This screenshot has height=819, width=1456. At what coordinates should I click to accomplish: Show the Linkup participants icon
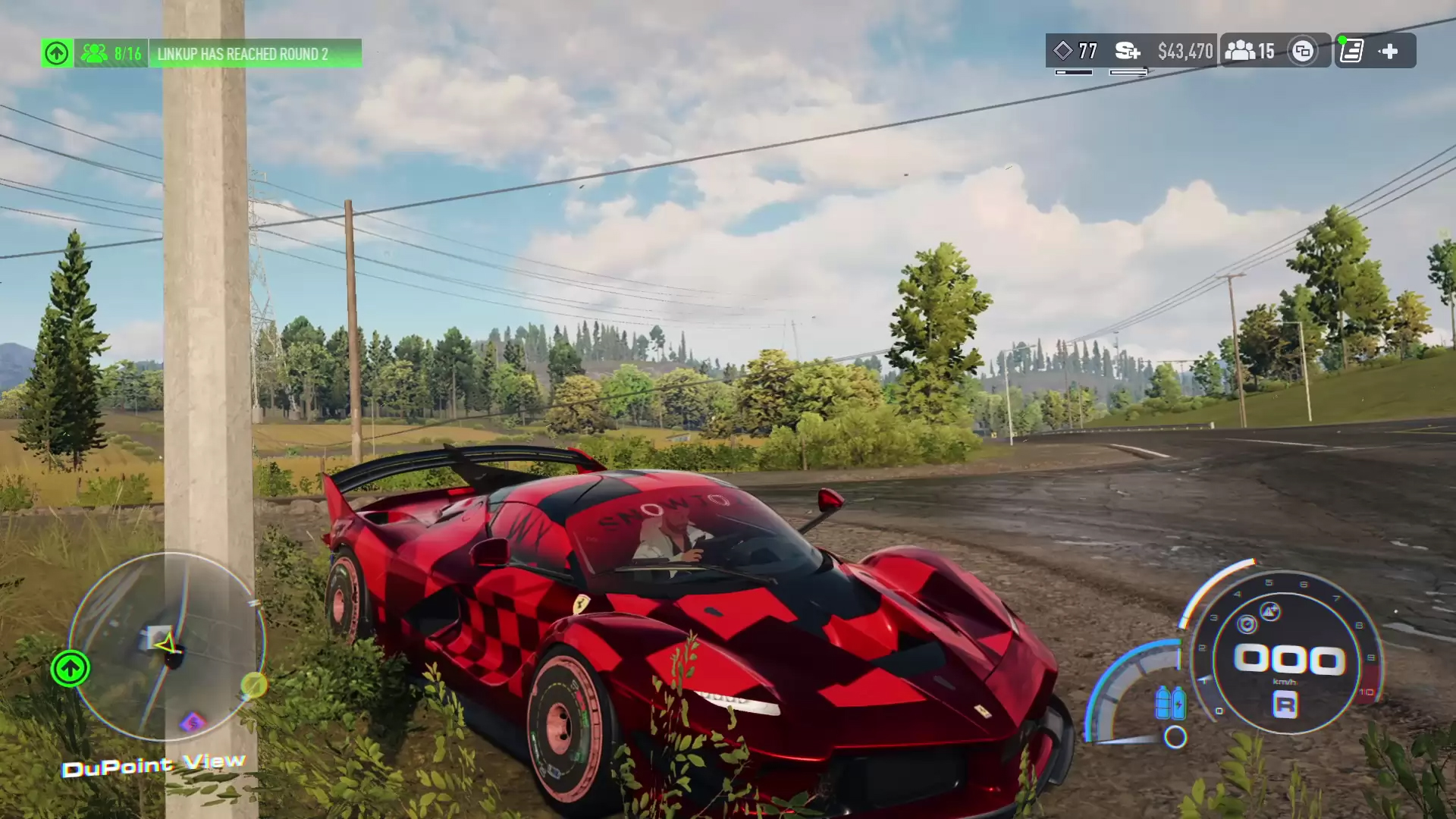coord(95,53)
